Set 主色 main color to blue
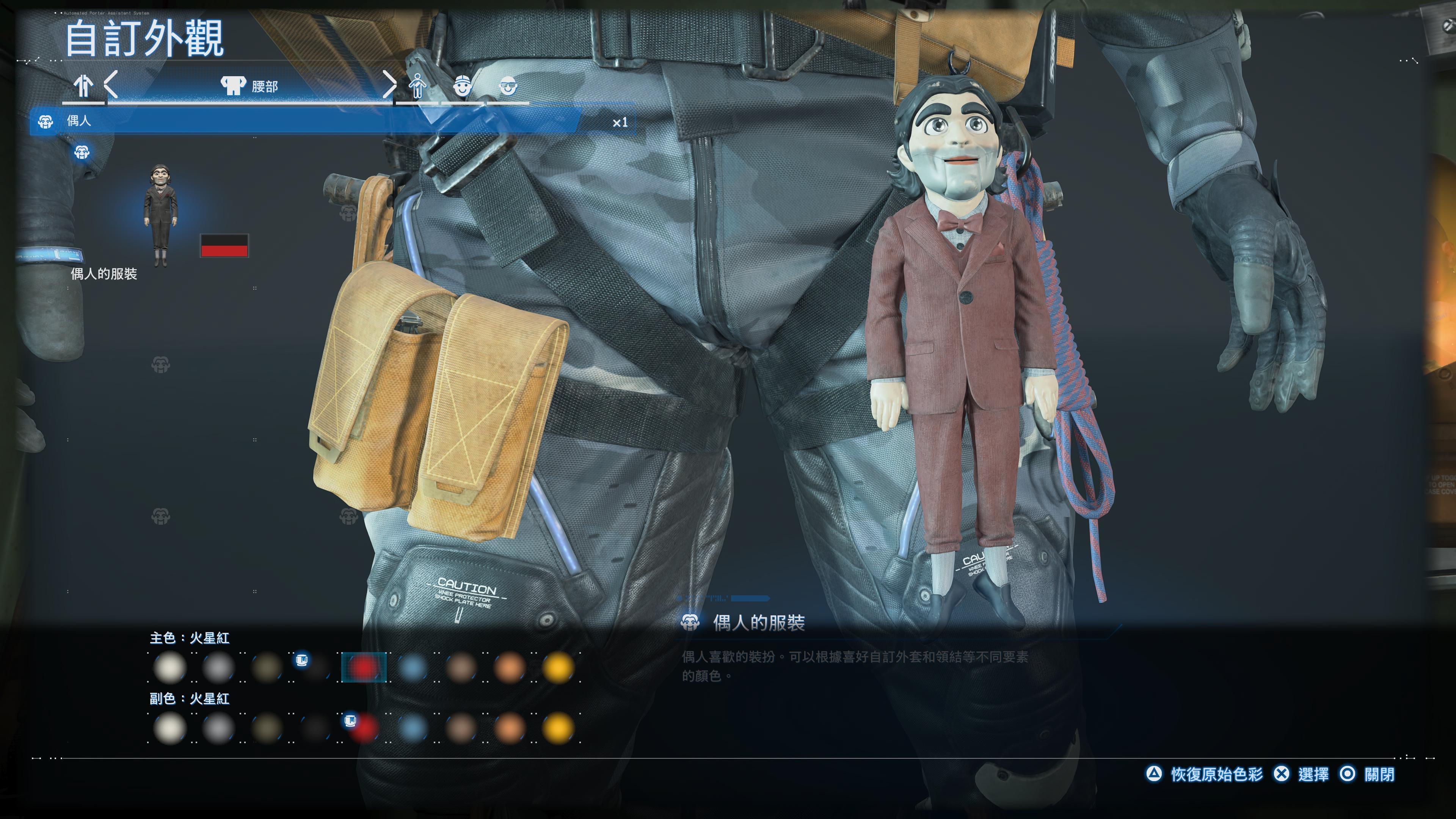 coord(413,667)
